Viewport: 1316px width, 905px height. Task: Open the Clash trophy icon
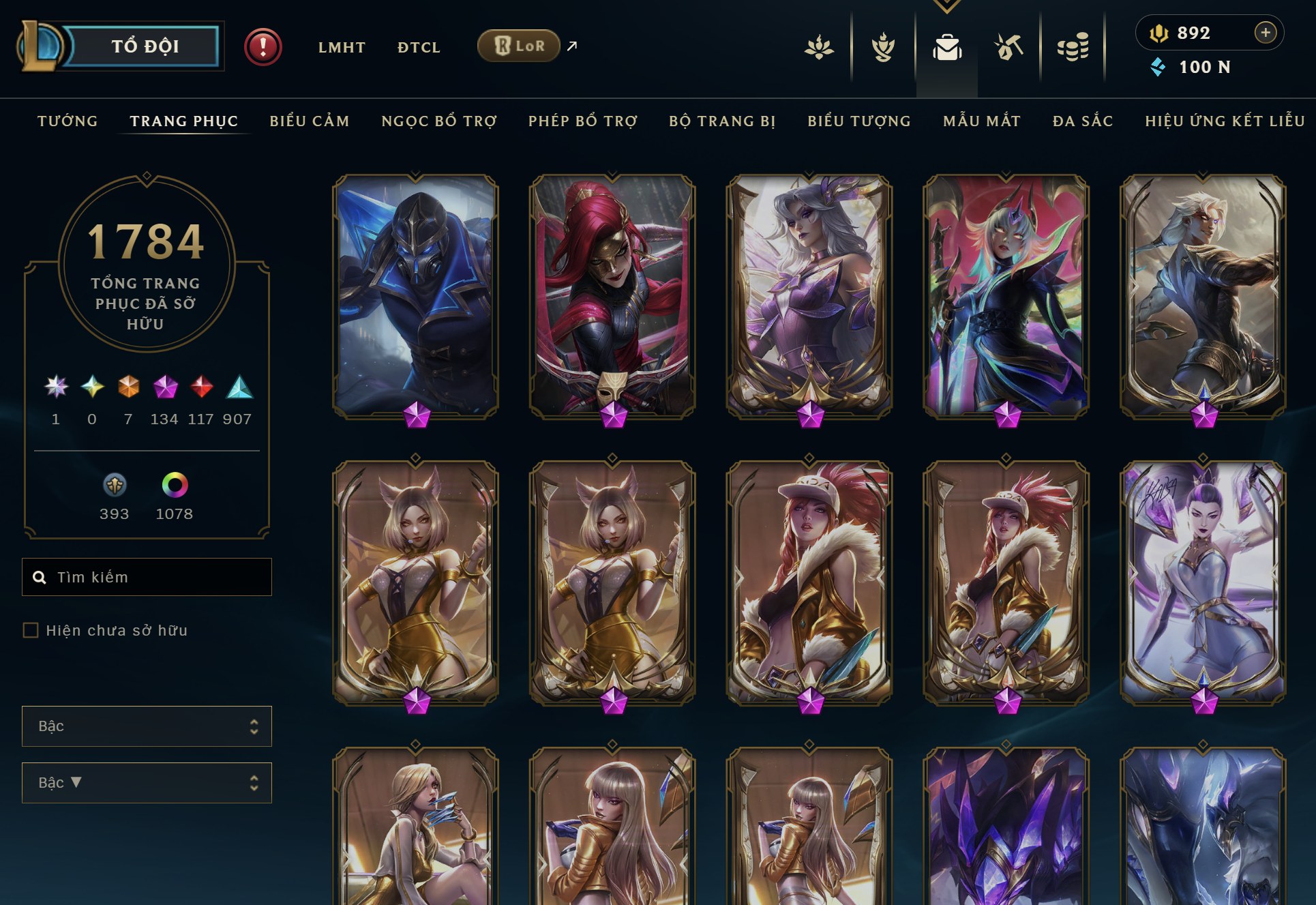(882, 48)
